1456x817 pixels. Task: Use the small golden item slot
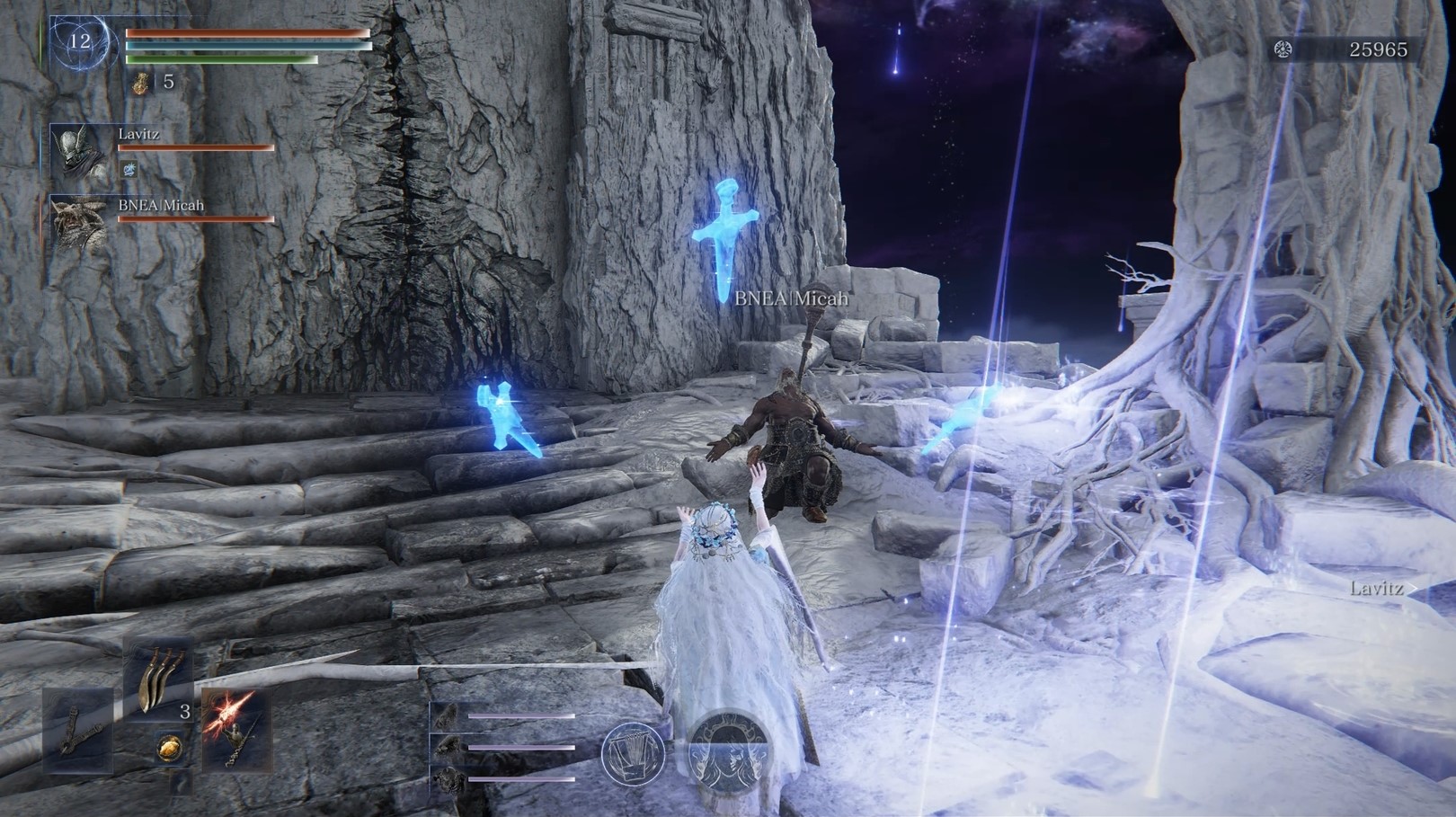168,747
